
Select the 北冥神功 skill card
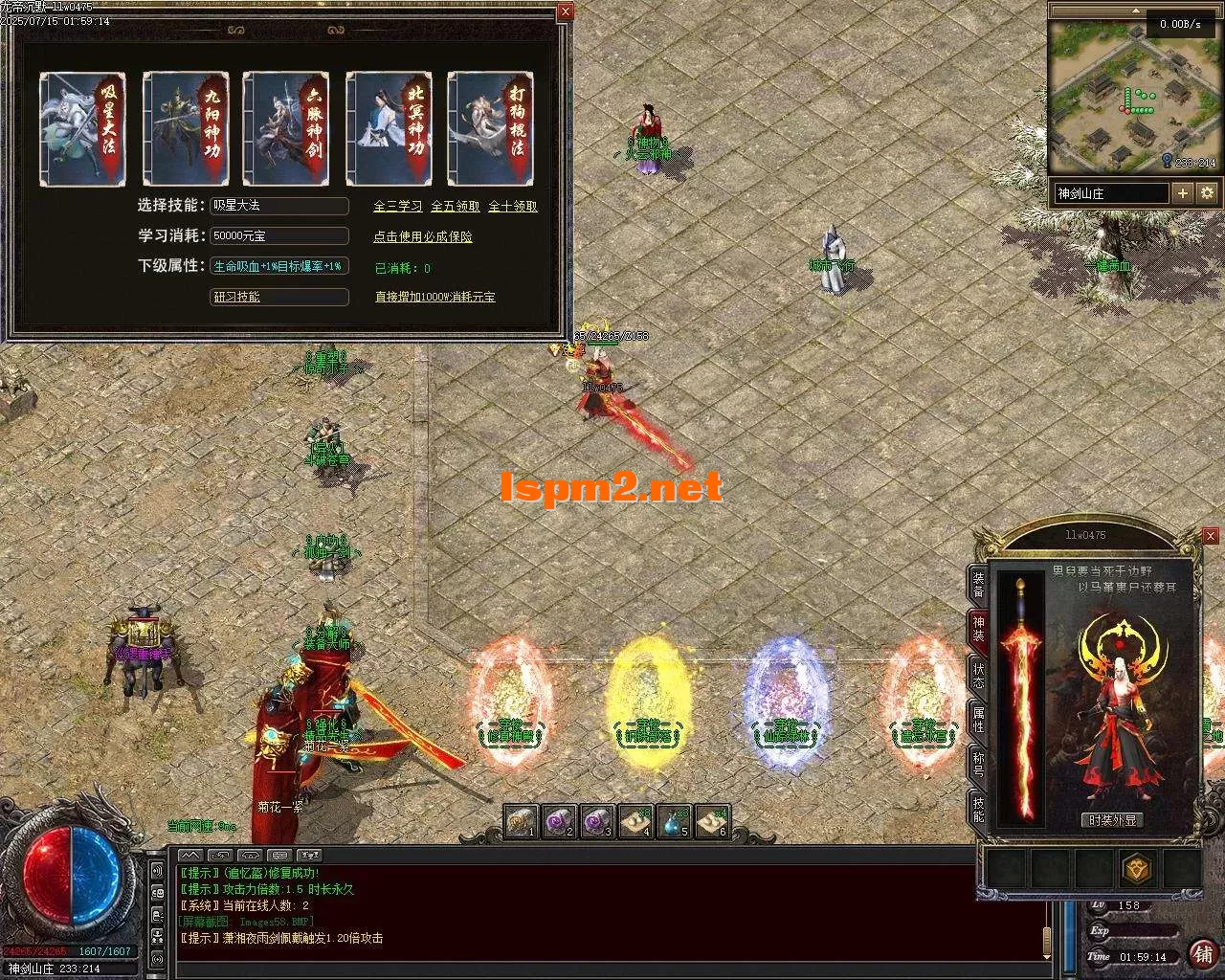click(389, 129)
